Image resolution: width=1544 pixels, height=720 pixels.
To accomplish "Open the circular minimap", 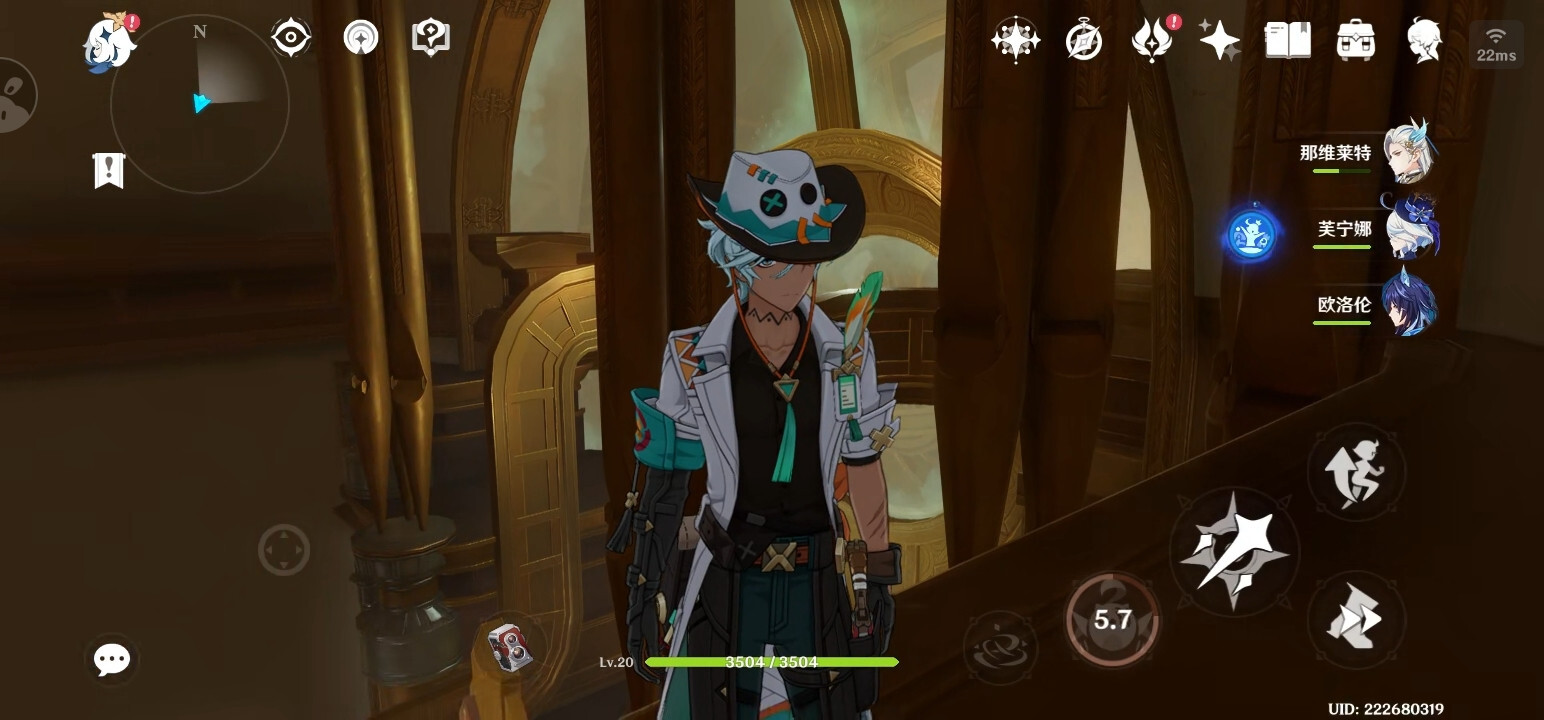I will (199, 103).
